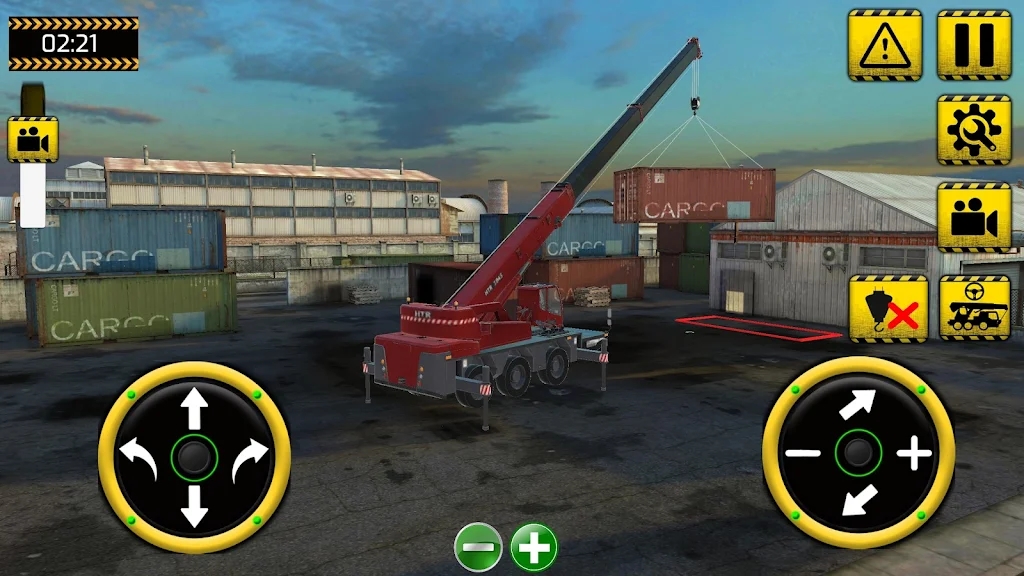The height and width of the screenshot is (576, 1024).
Task: Release cargo with the hook X button
Action: point(888,308)
